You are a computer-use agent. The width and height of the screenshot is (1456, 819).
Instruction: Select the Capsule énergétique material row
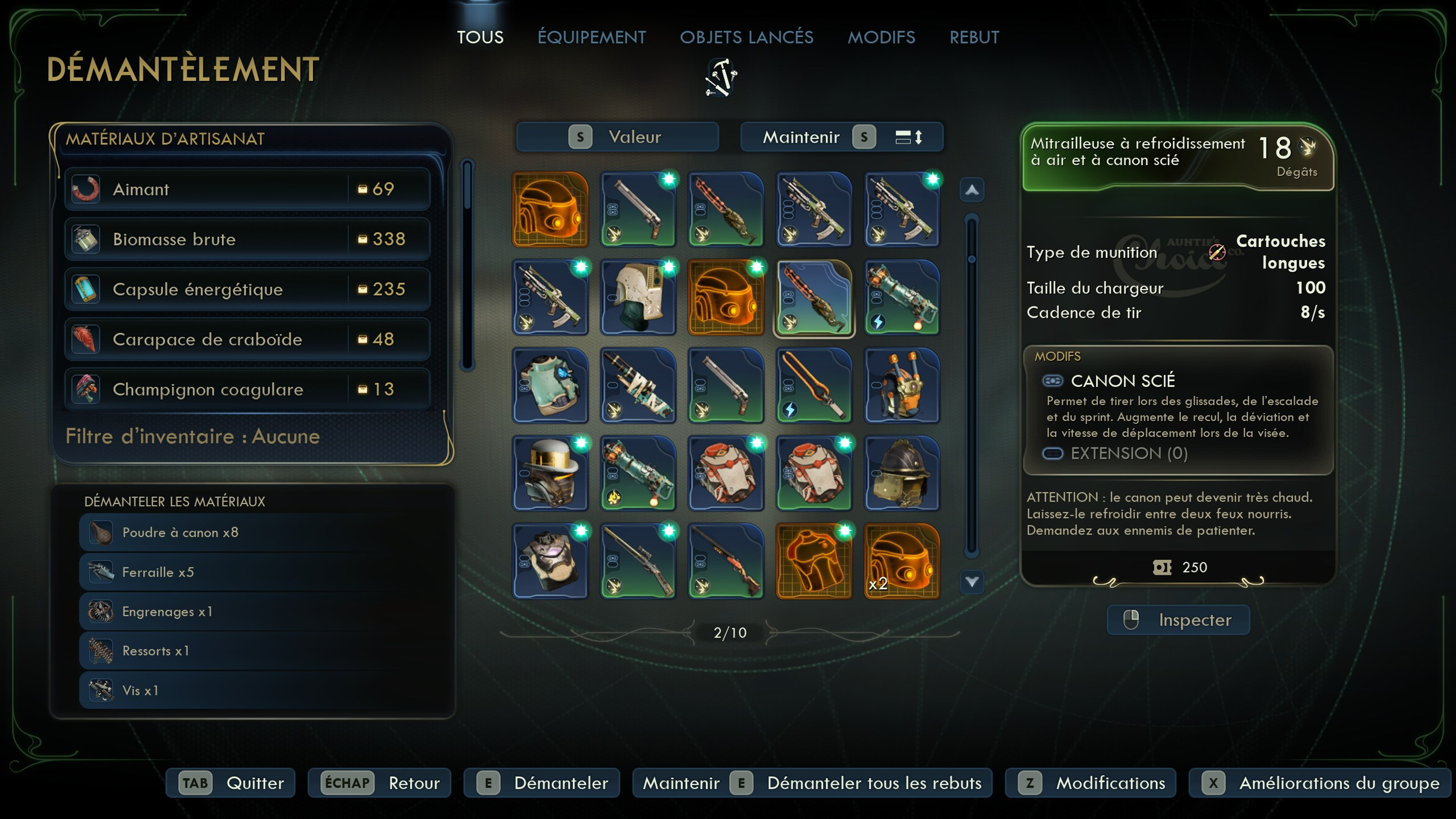pyautogui.click(x=247, y=289)
